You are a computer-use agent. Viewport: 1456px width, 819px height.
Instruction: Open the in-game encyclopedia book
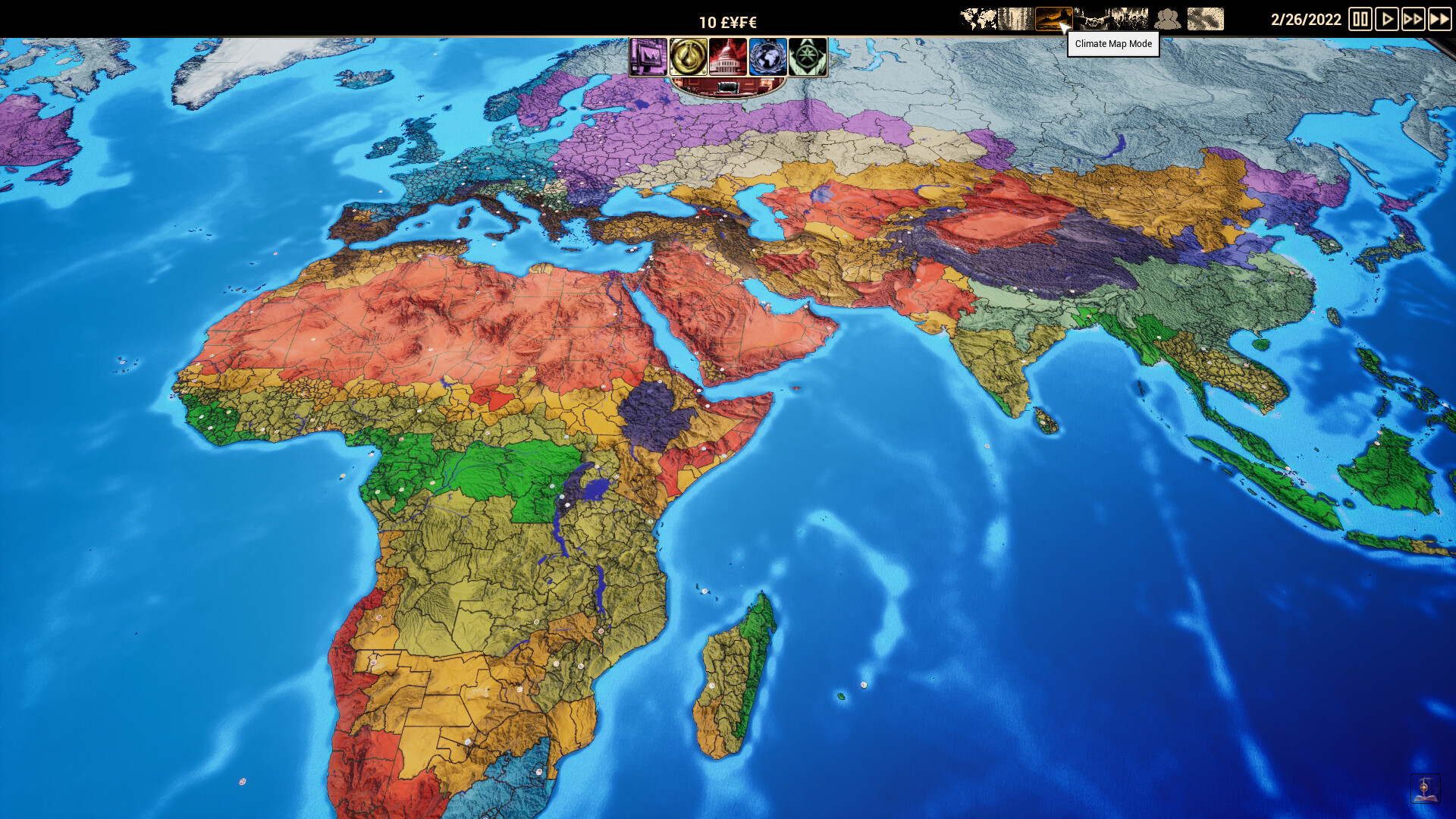[1424, 789]
